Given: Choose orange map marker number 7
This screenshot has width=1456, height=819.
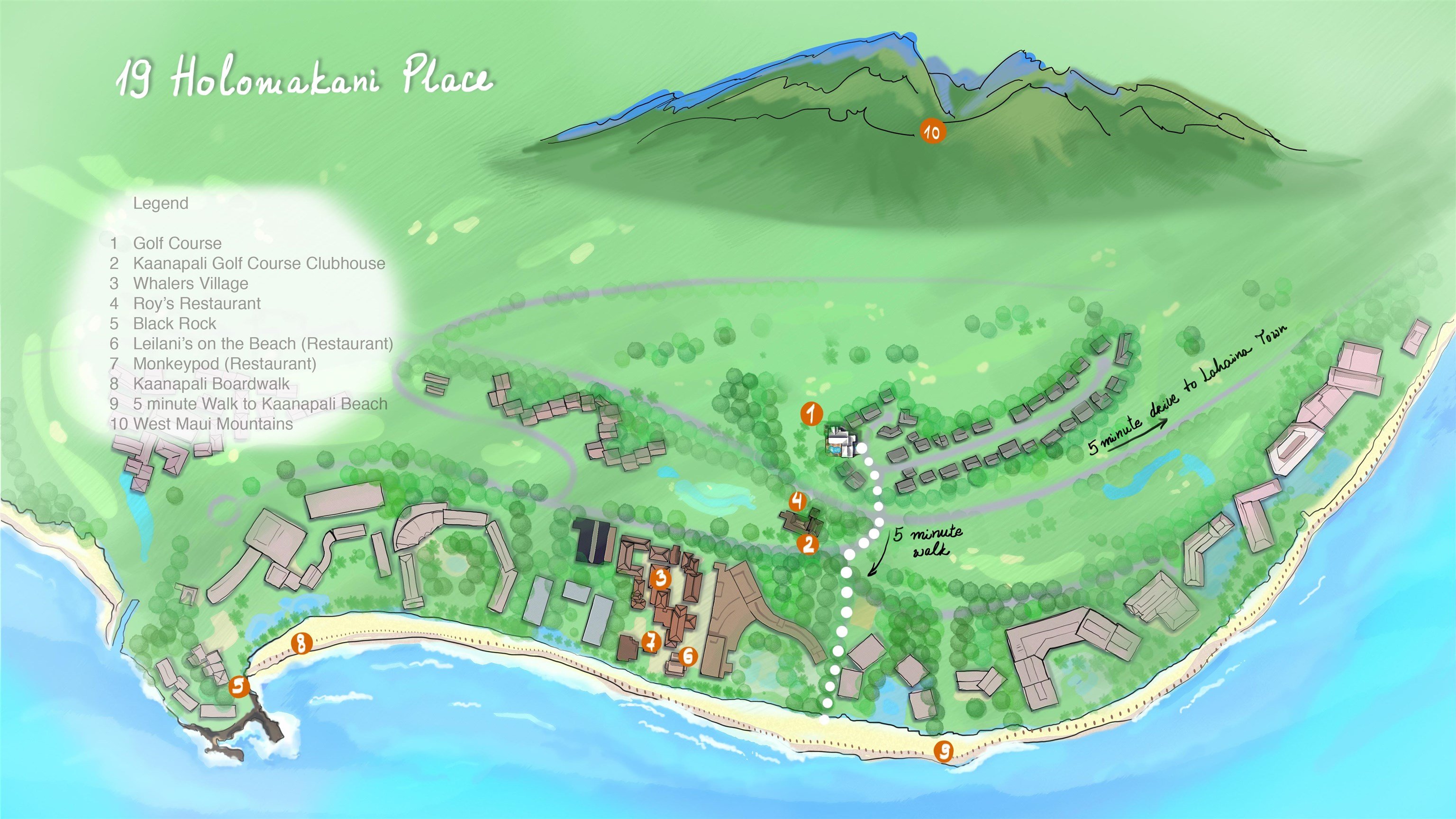Looking at the screenshot, I should tap(651, 642).
